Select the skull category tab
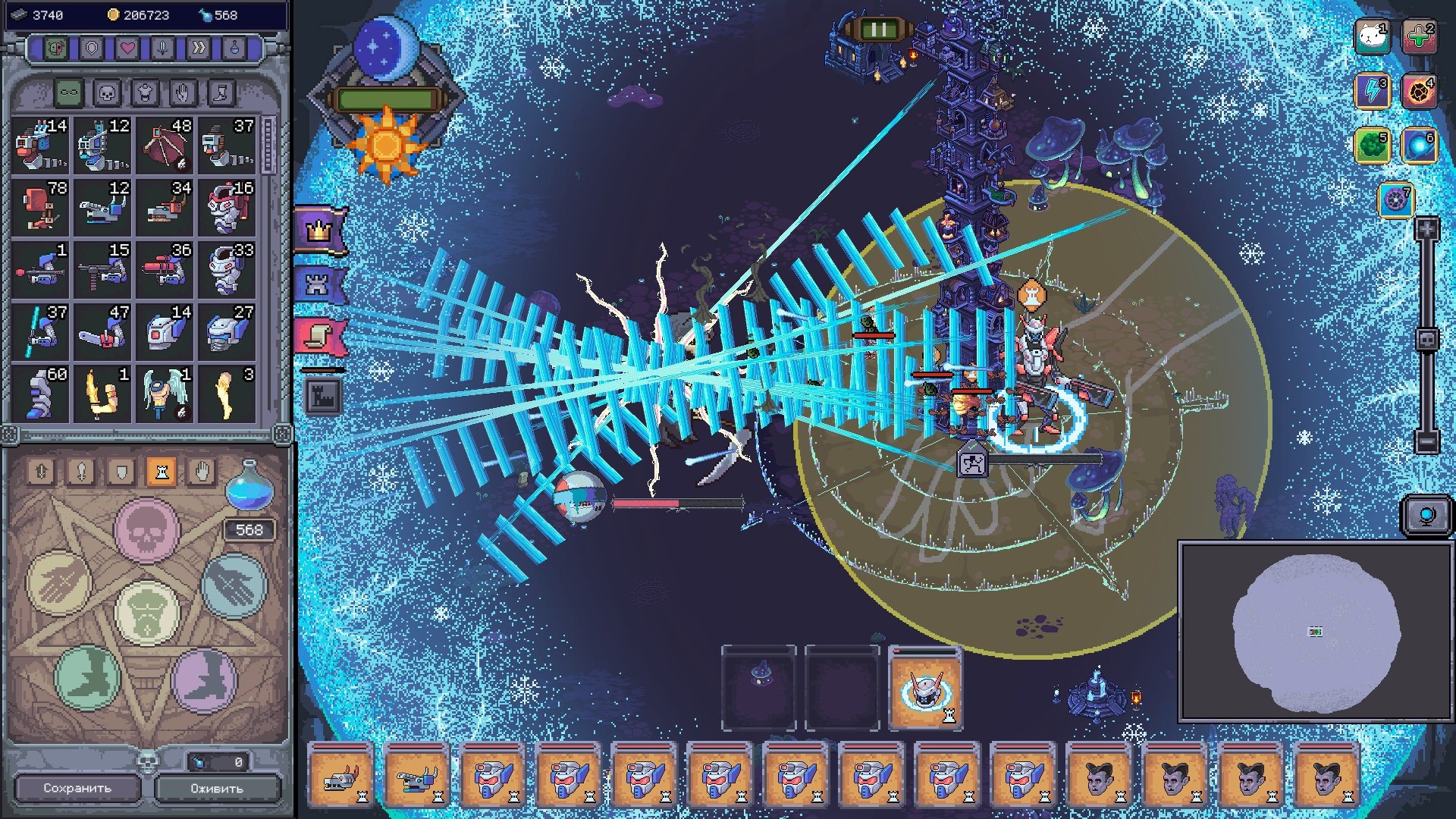1456x819 pixels. click(x=107, y=93)
